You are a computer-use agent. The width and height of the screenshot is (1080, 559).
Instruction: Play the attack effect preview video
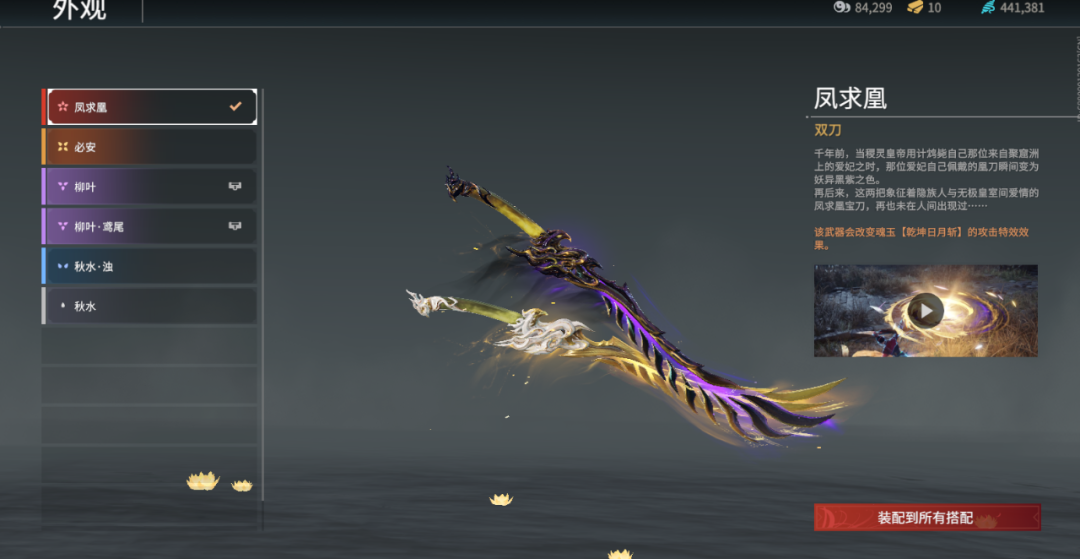pyautogui.click(x=926, y=311)
